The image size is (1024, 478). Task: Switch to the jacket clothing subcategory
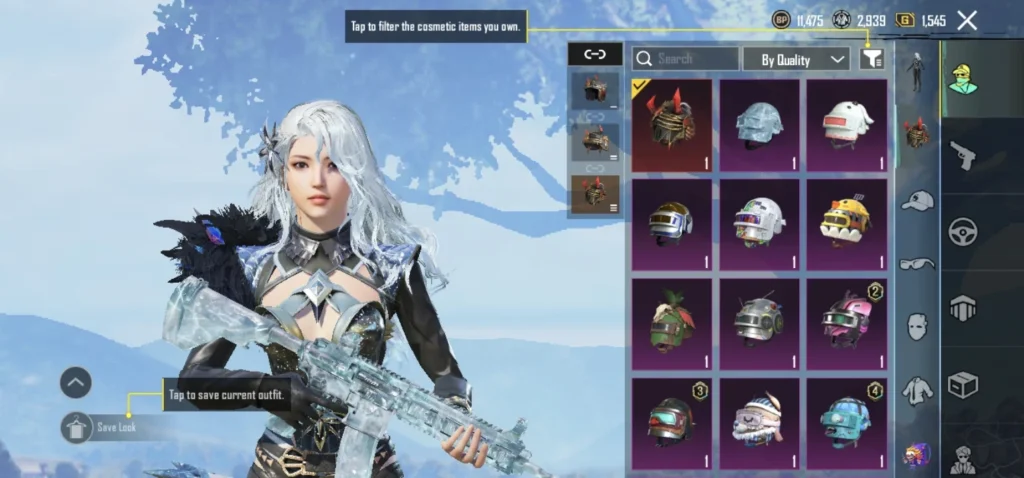[x=917, y=390]
